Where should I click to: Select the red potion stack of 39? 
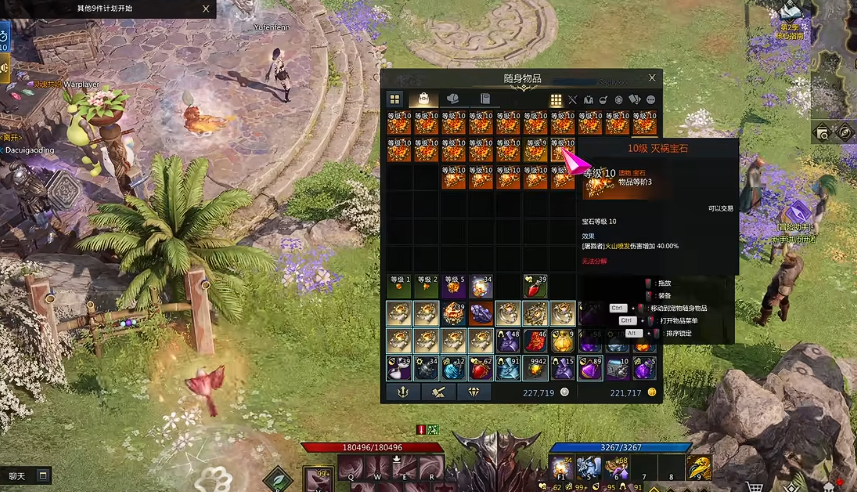(536, 287)
